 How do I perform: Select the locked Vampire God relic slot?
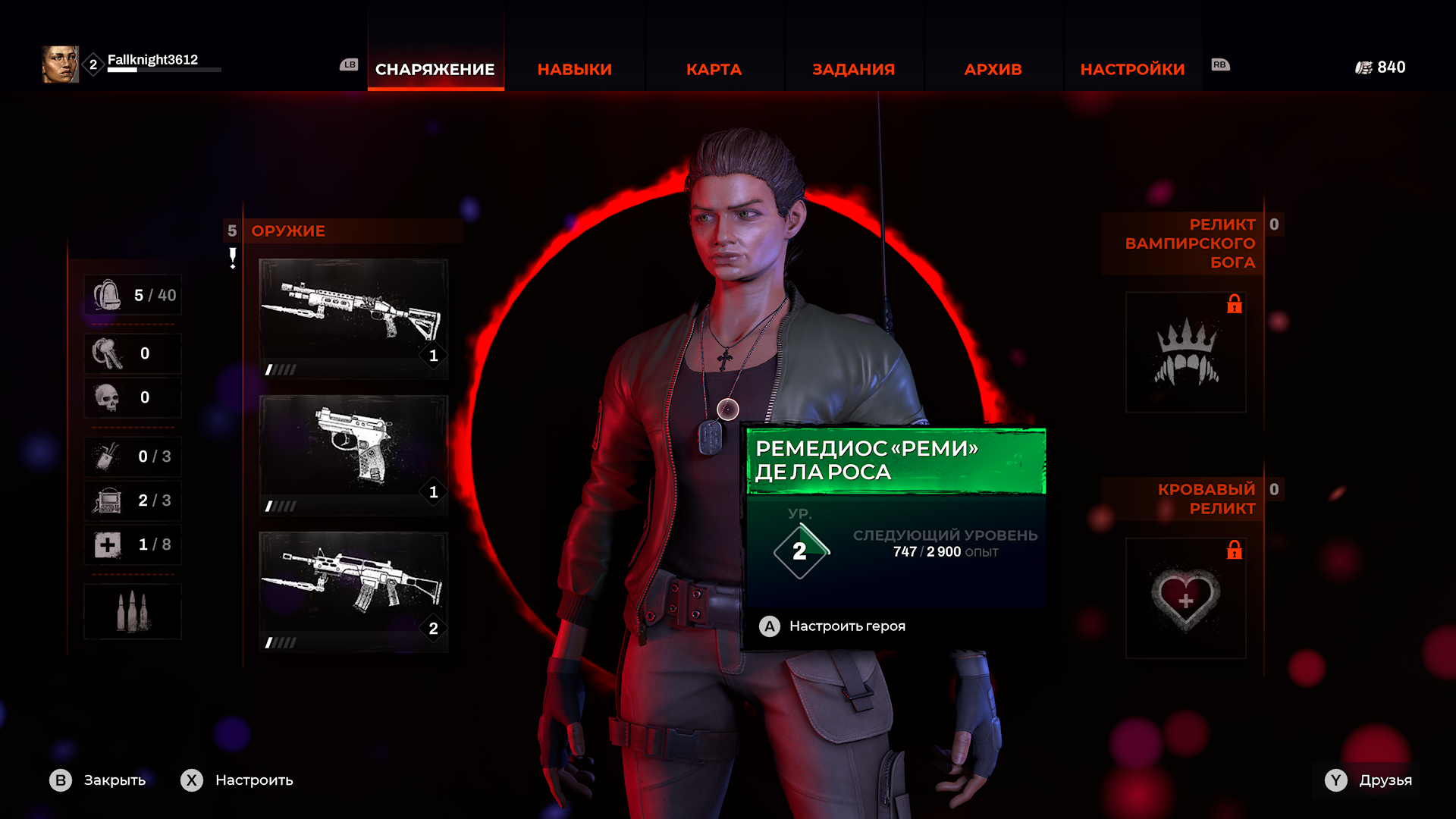1185,353
